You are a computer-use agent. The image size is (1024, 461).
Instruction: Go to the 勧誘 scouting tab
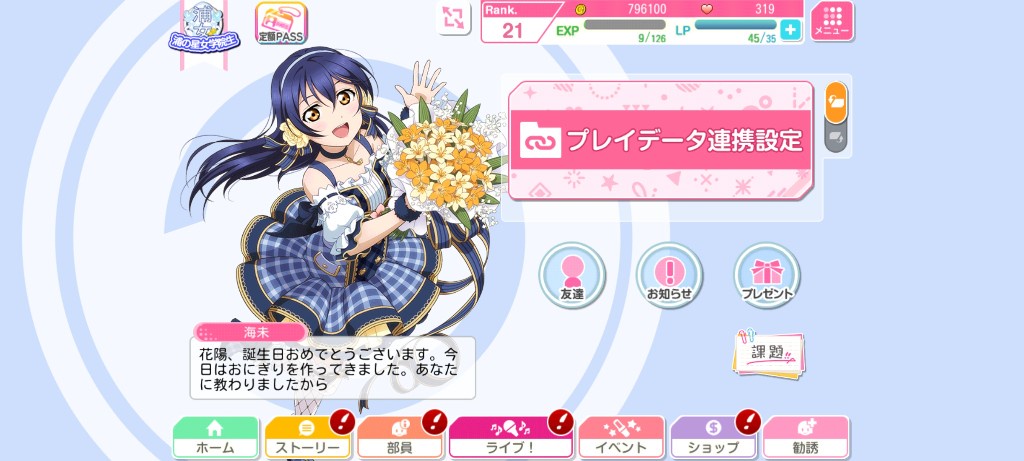point(805,438)
